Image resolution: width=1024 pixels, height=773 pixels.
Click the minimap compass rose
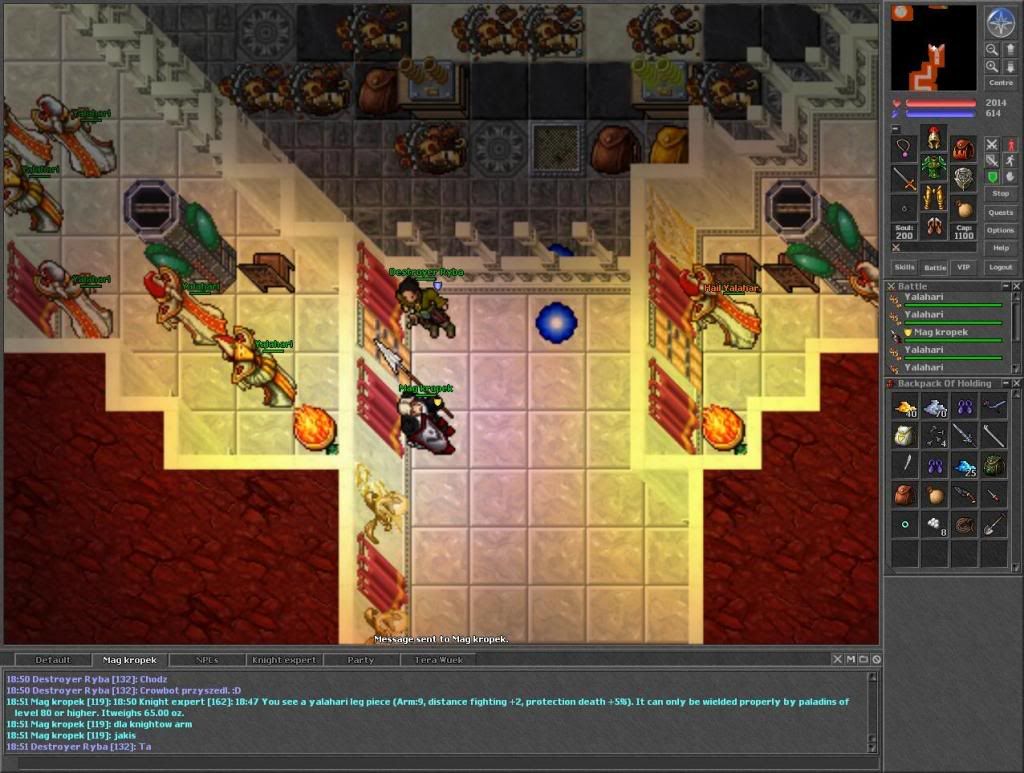(1000, 21)
